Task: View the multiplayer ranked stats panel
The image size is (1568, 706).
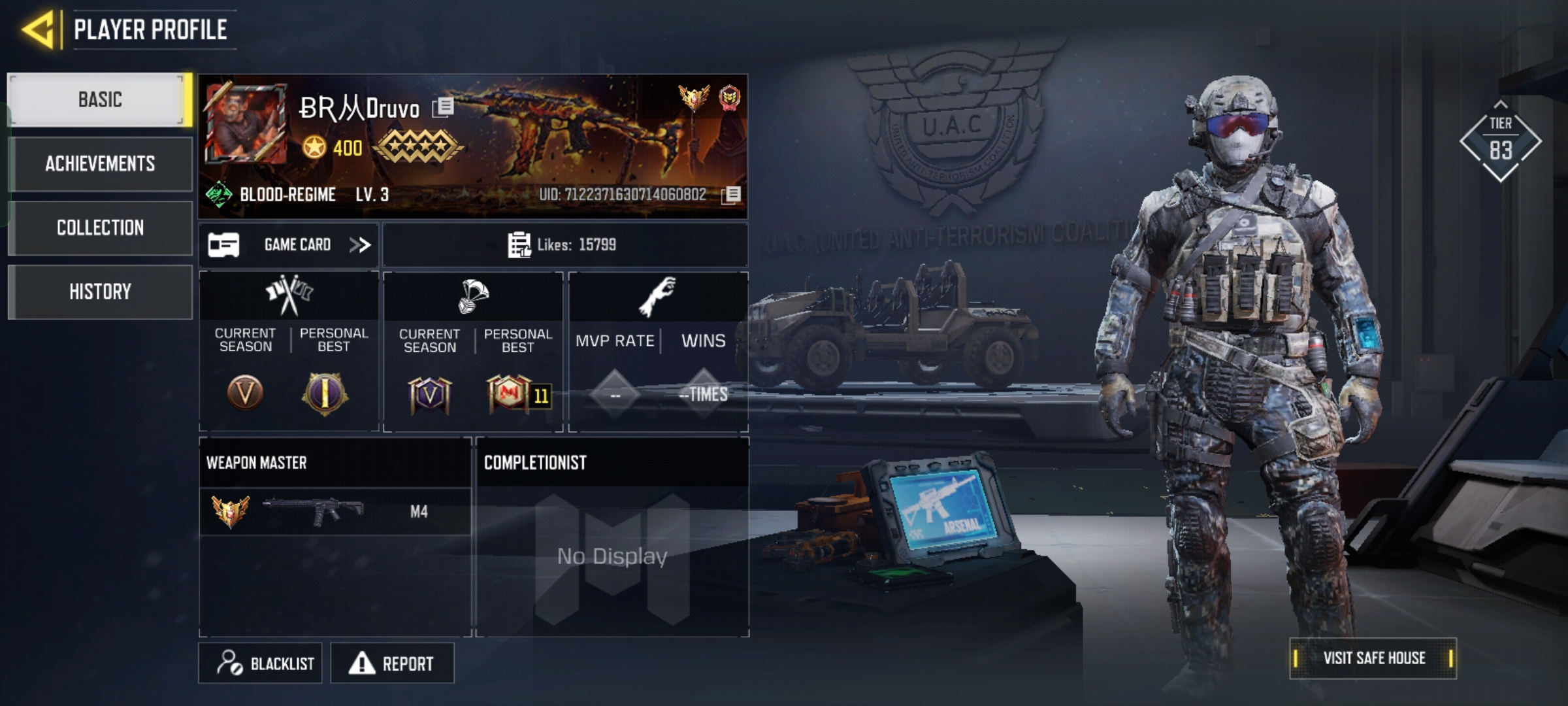Action: pyautogui.click(x=289, y=352)
